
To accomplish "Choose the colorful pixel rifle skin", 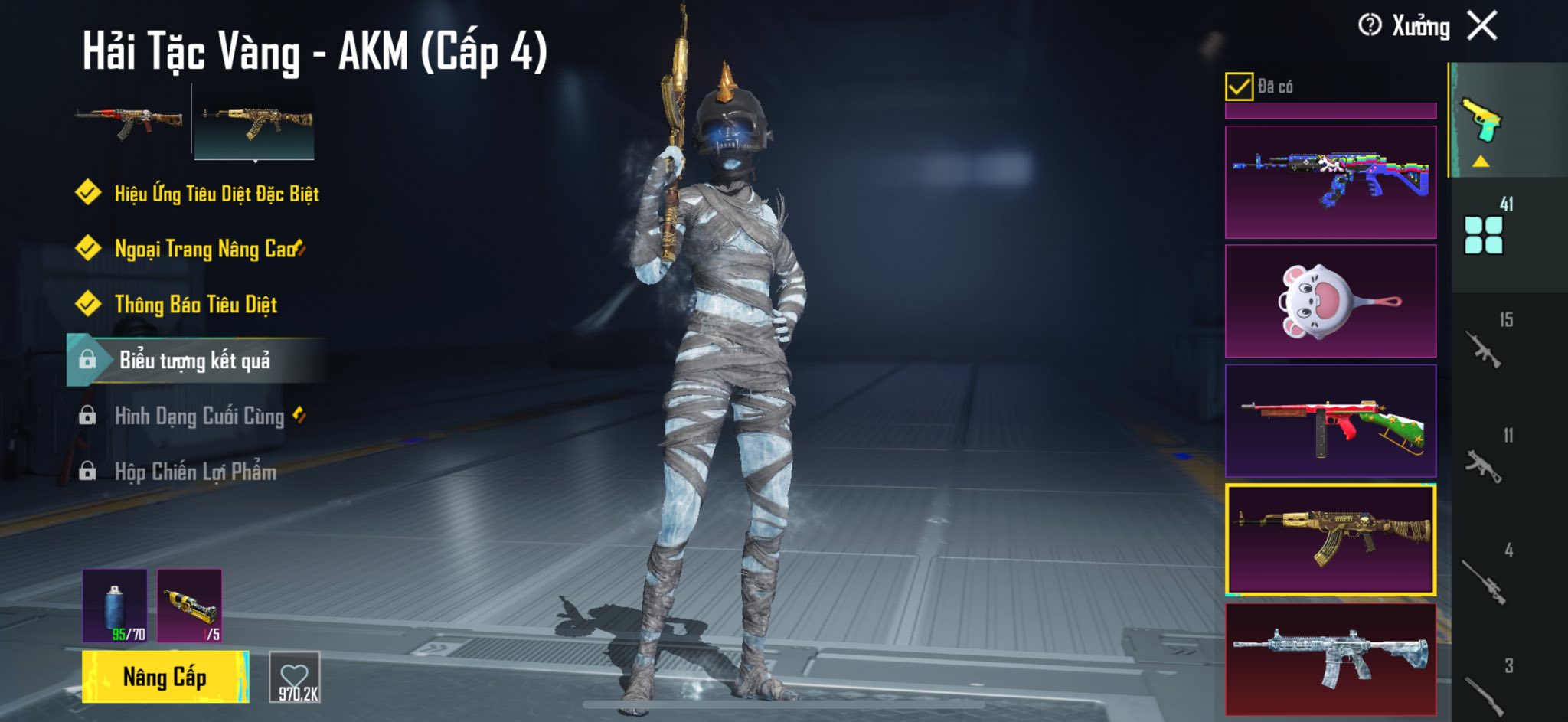I will pyautogui.click(x=1331, y=181).
